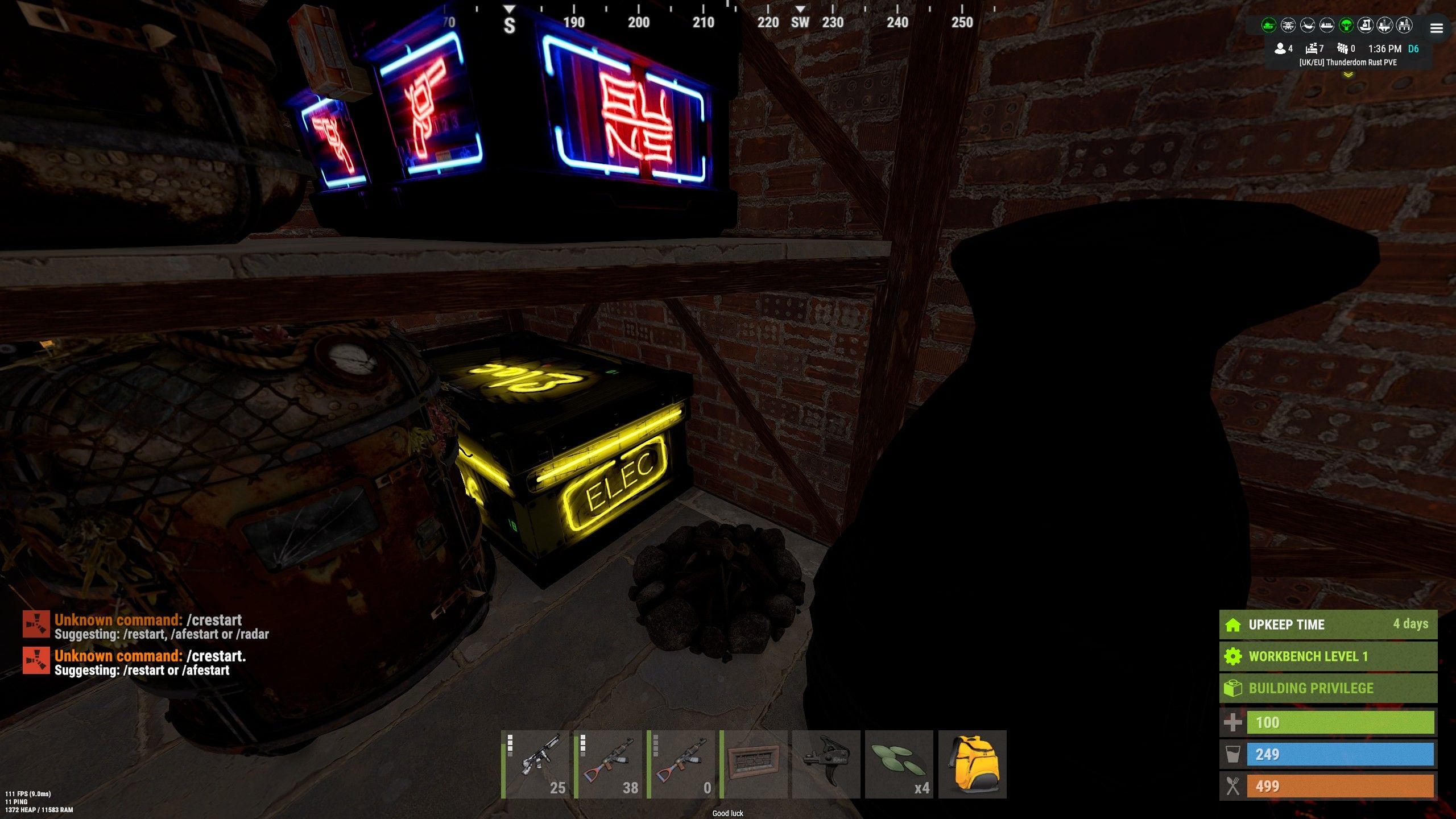Click the cargo ship event icon
The image size is (1456, 819).
tap(1326, 26)
